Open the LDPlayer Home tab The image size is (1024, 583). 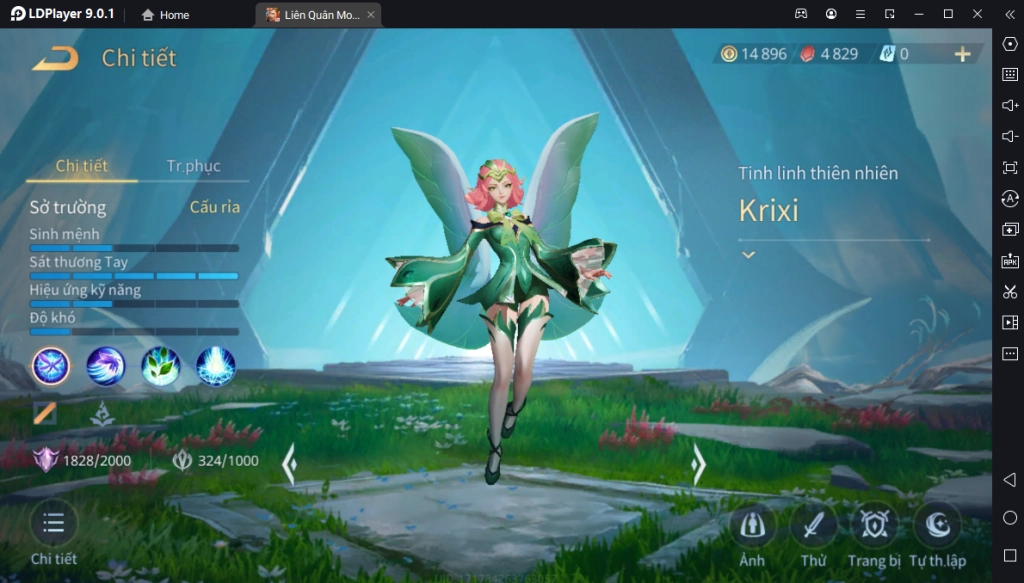point(165,15)
